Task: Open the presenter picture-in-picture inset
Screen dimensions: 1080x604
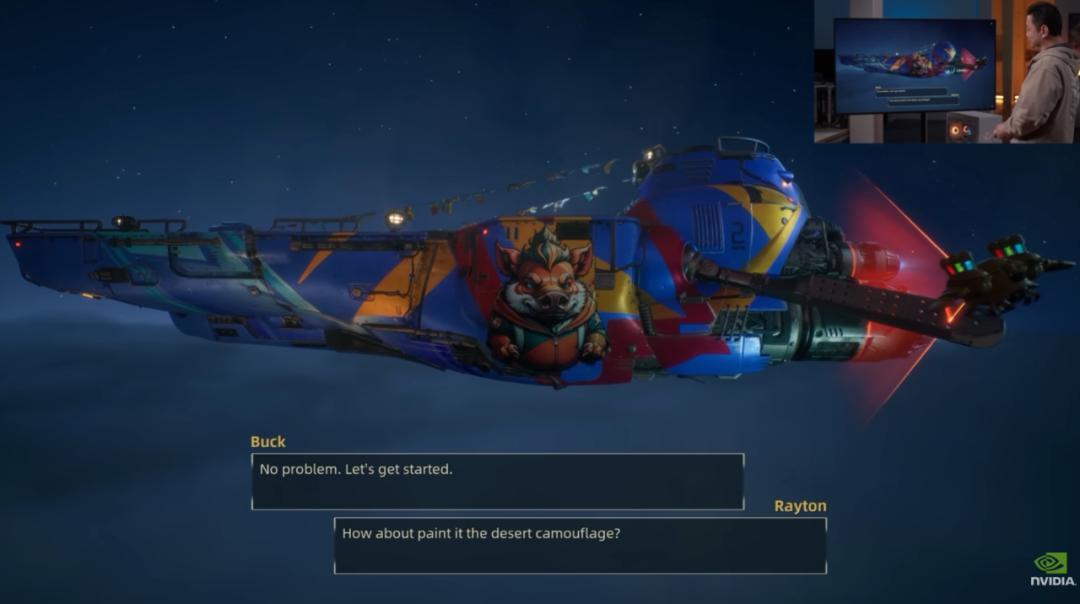Action: click(945, 71)
